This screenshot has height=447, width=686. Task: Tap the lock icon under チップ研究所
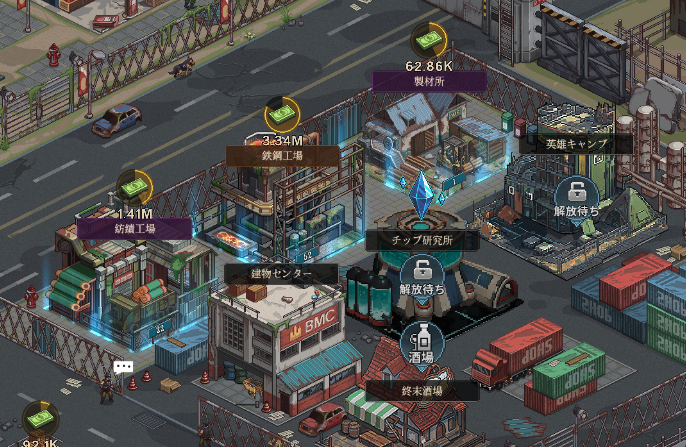point(422,271)
